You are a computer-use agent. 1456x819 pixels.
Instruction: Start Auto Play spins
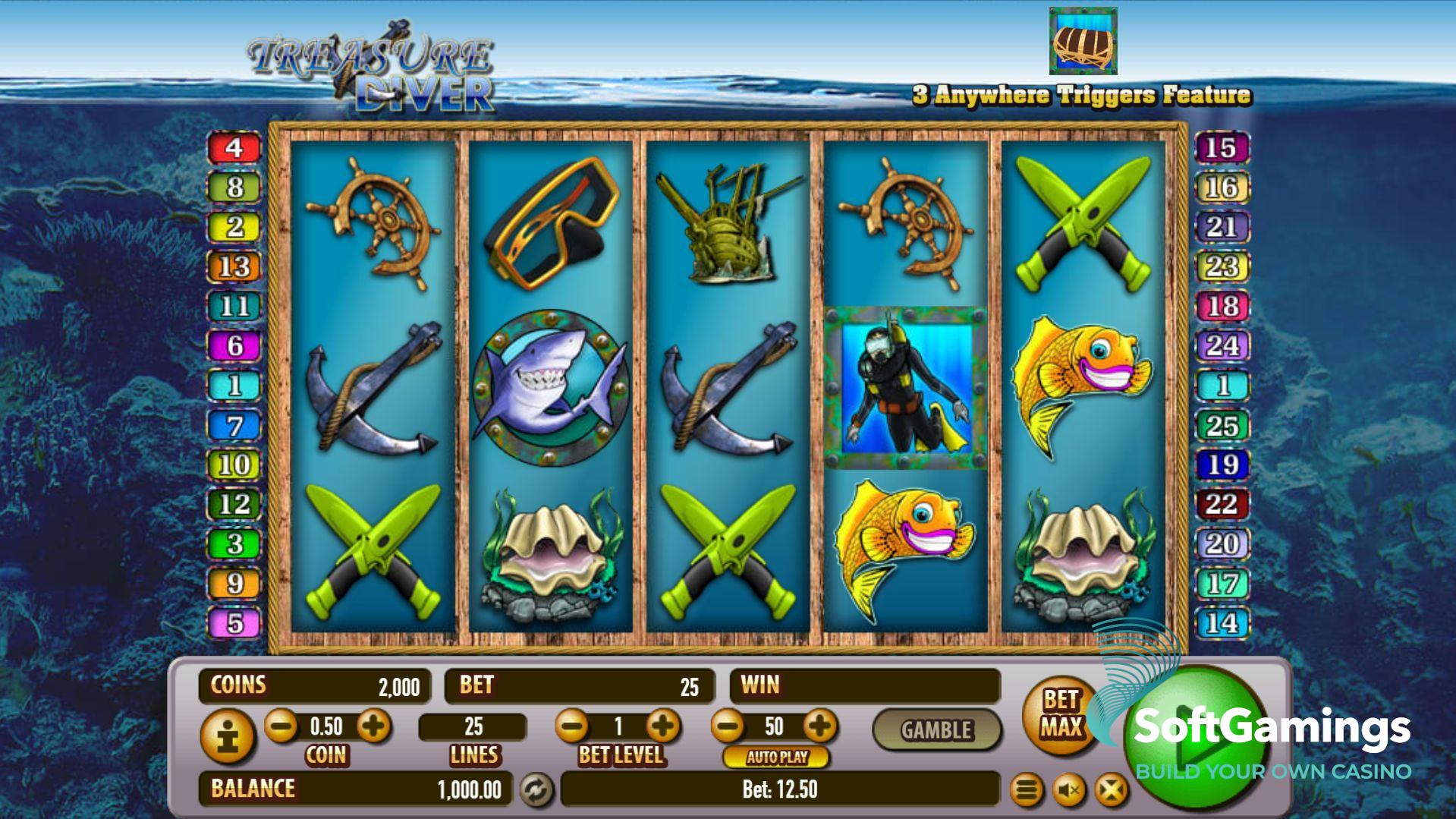[x=776, y=757]
